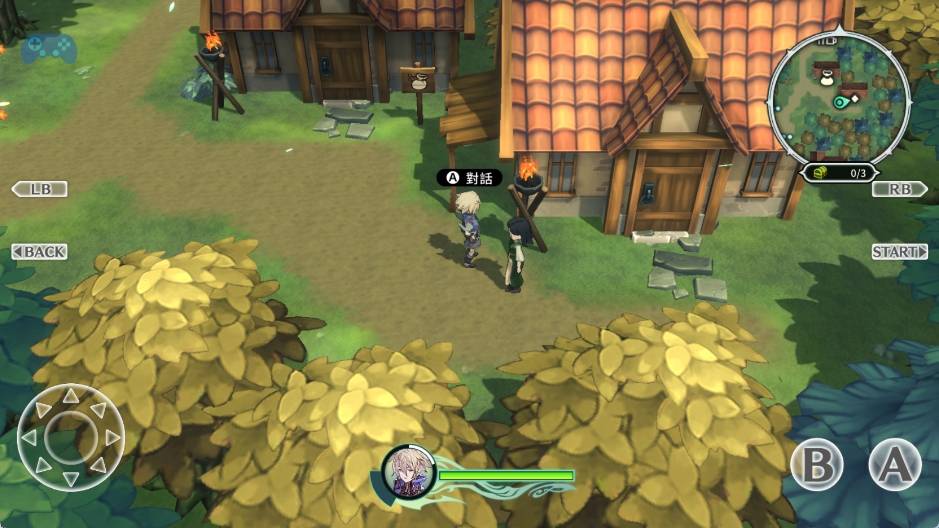The height and width of the screenshot is (528, 939).
Task: Tap the on-screen START button
Action: (899, 252)
